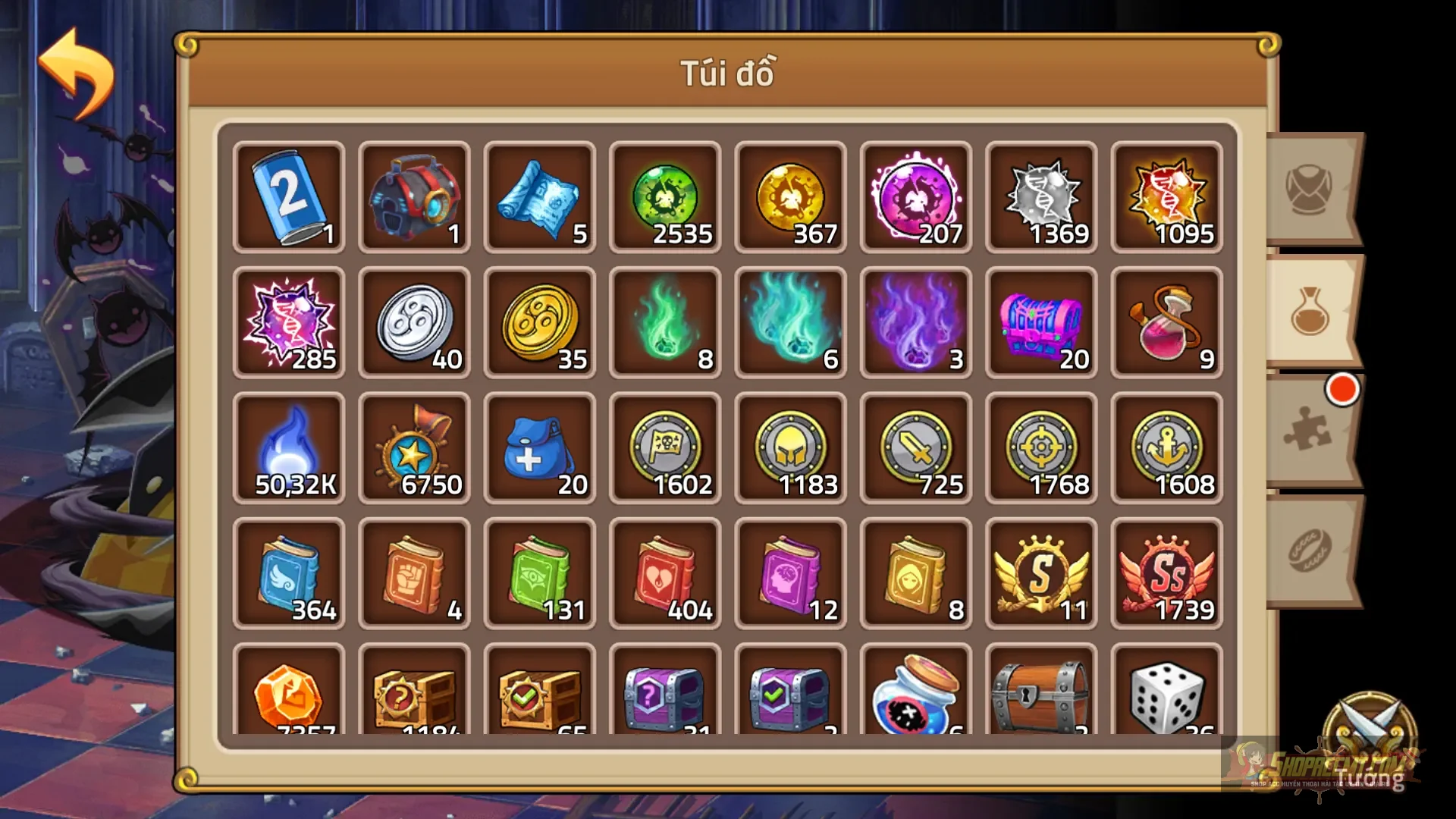Select the blue scroll blueprint item
The height and width of the screenshot is (819, 1456).
[539, 199]
